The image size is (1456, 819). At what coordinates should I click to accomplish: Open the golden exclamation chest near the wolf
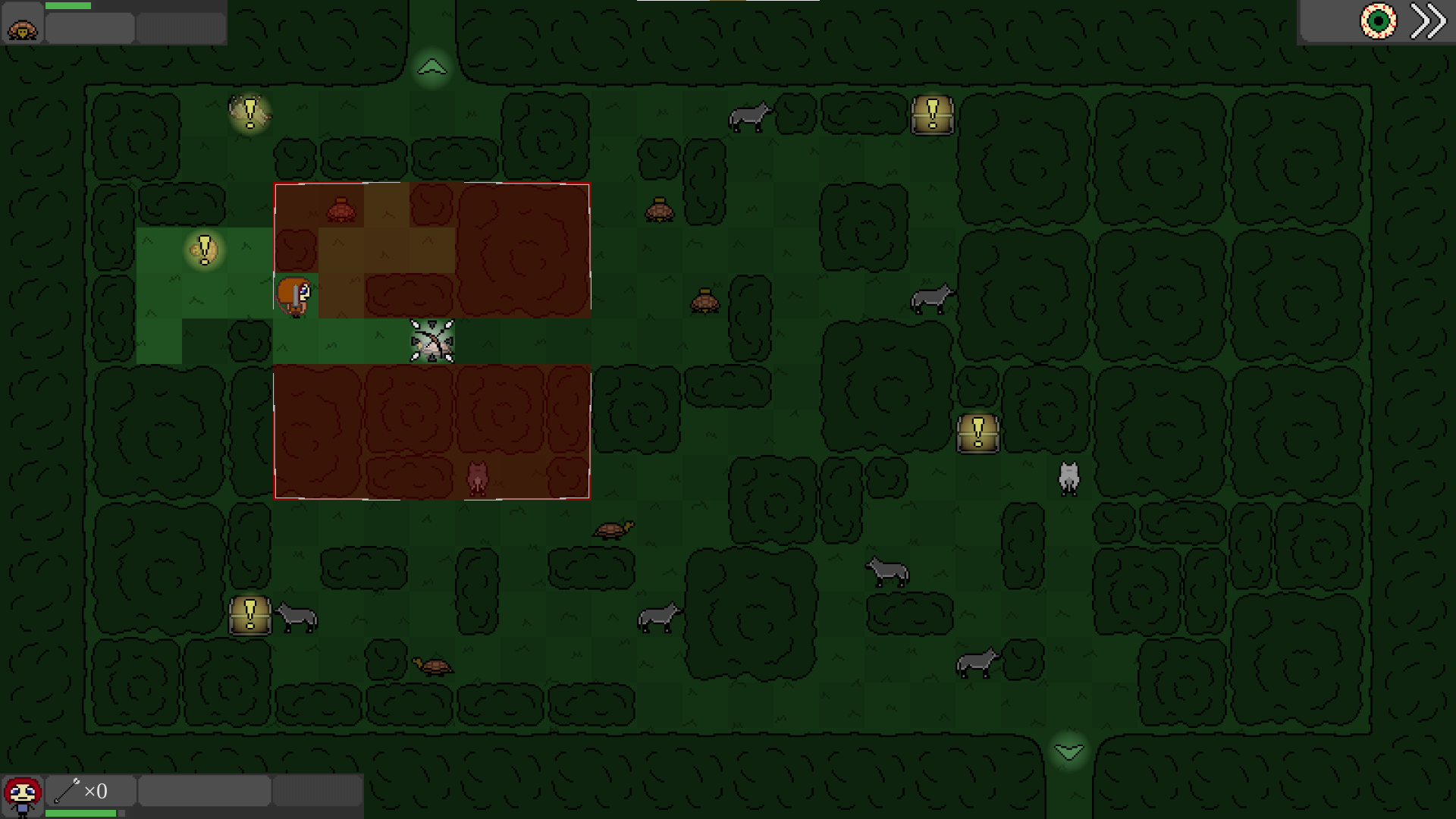click(x=249, y=616)
